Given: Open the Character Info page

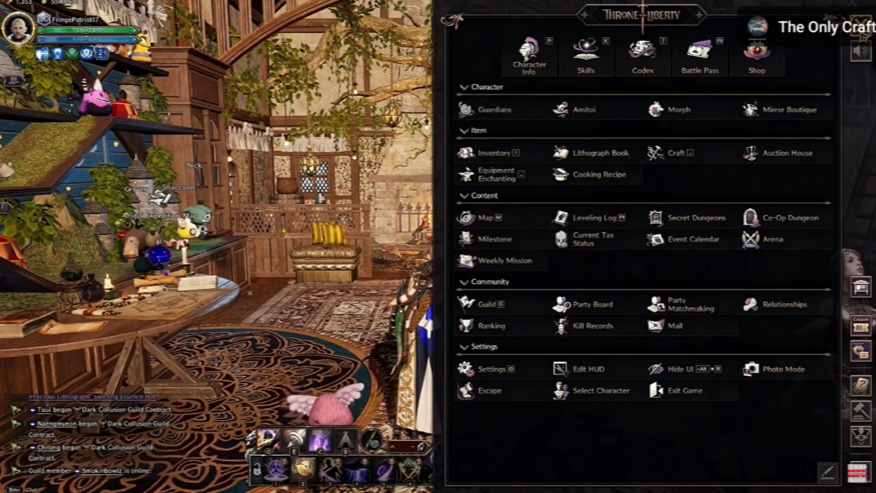Looking at the screenshot, I should pyautogui.click(x=529, y=53).
